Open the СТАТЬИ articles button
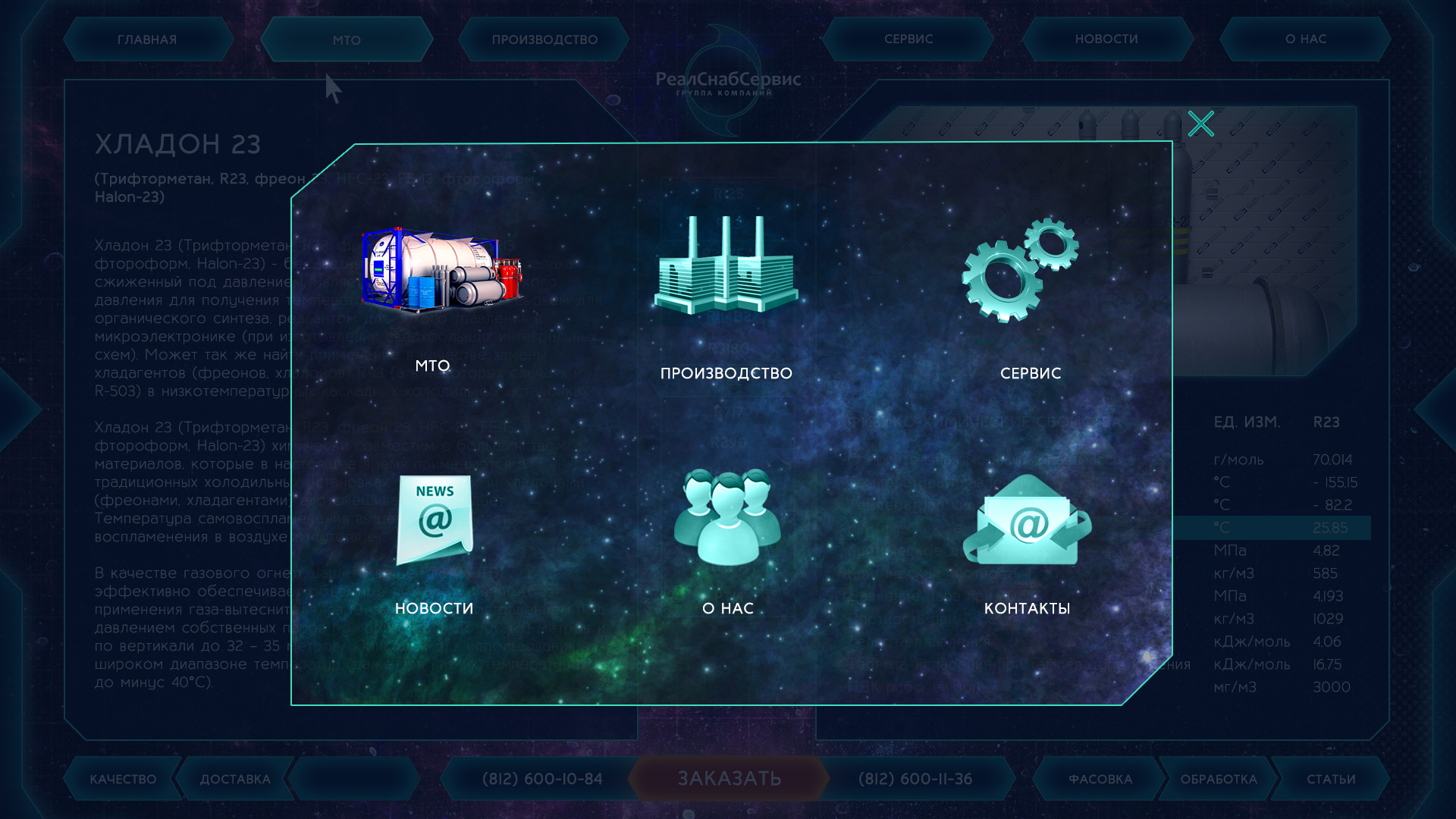Image resolution: width=1456 pixels, height=819 pixels. pyautogui.click(x=1331, y=779)
